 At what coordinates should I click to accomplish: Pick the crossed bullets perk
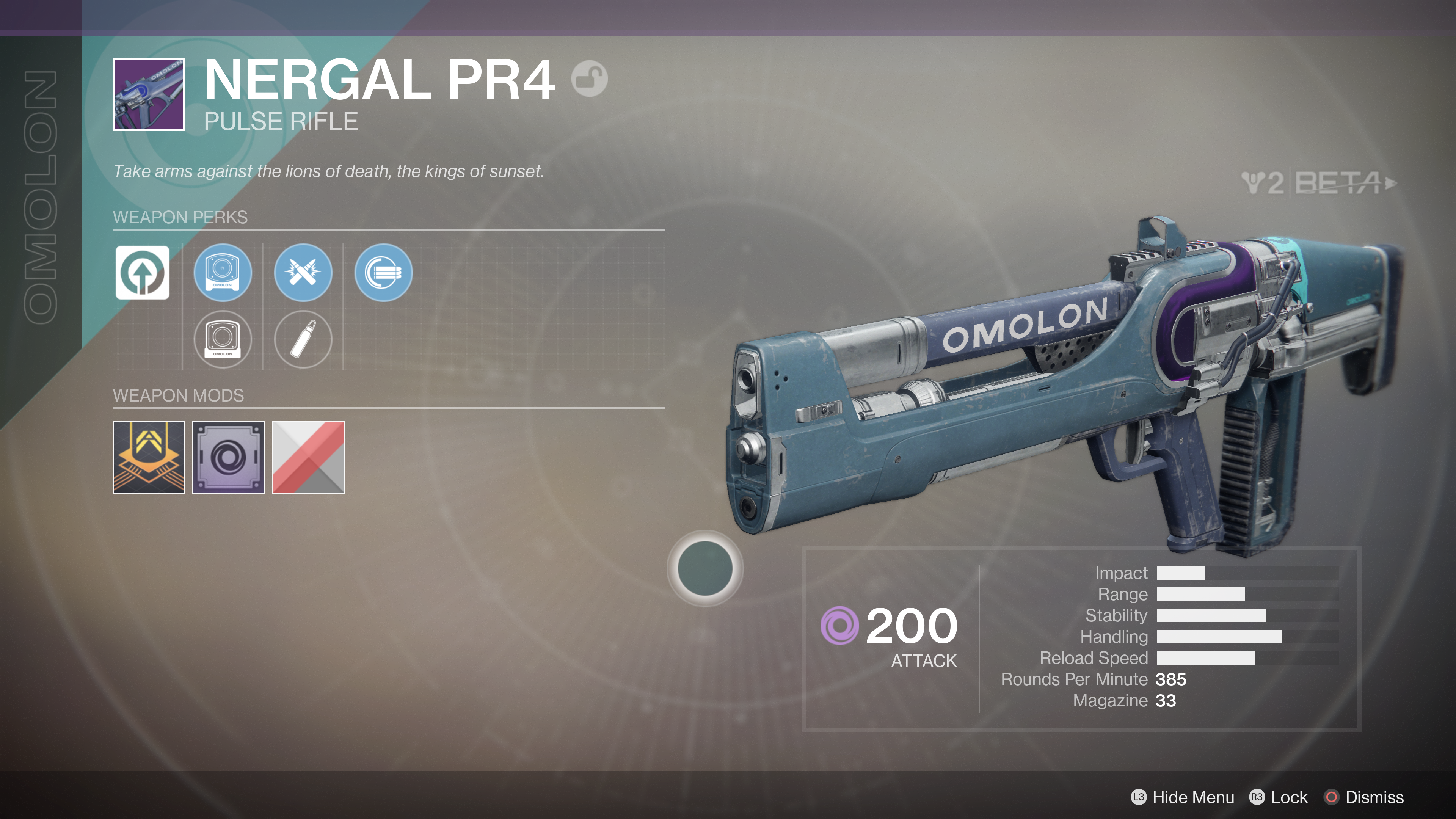point(303,273)
